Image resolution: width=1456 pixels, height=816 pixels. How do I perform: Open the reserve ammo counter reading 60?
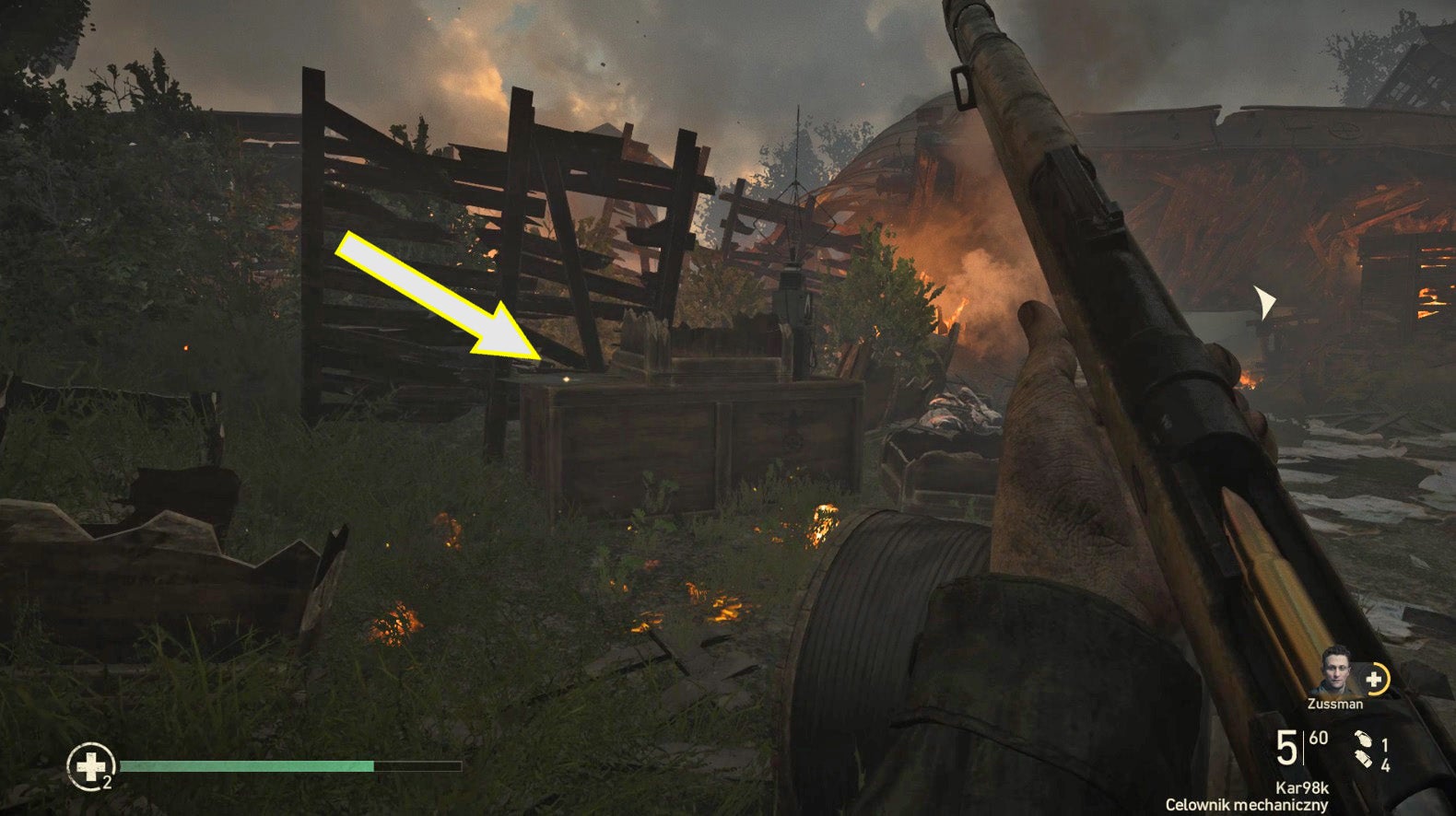click(x=1318, y=738)
